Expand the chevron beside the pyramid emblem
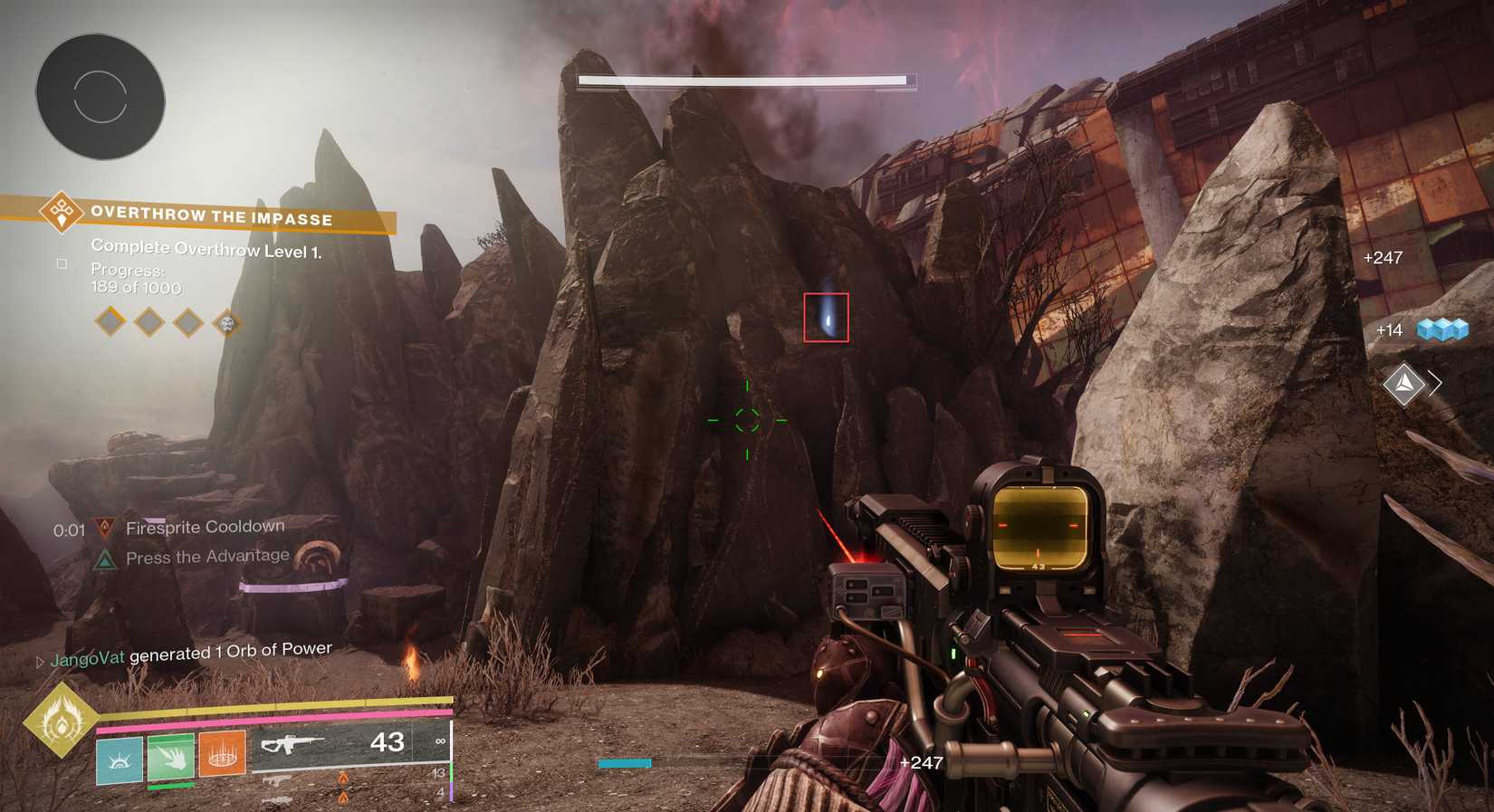The height and width of the screenshot is (812, 1494). coord(1436,384)
